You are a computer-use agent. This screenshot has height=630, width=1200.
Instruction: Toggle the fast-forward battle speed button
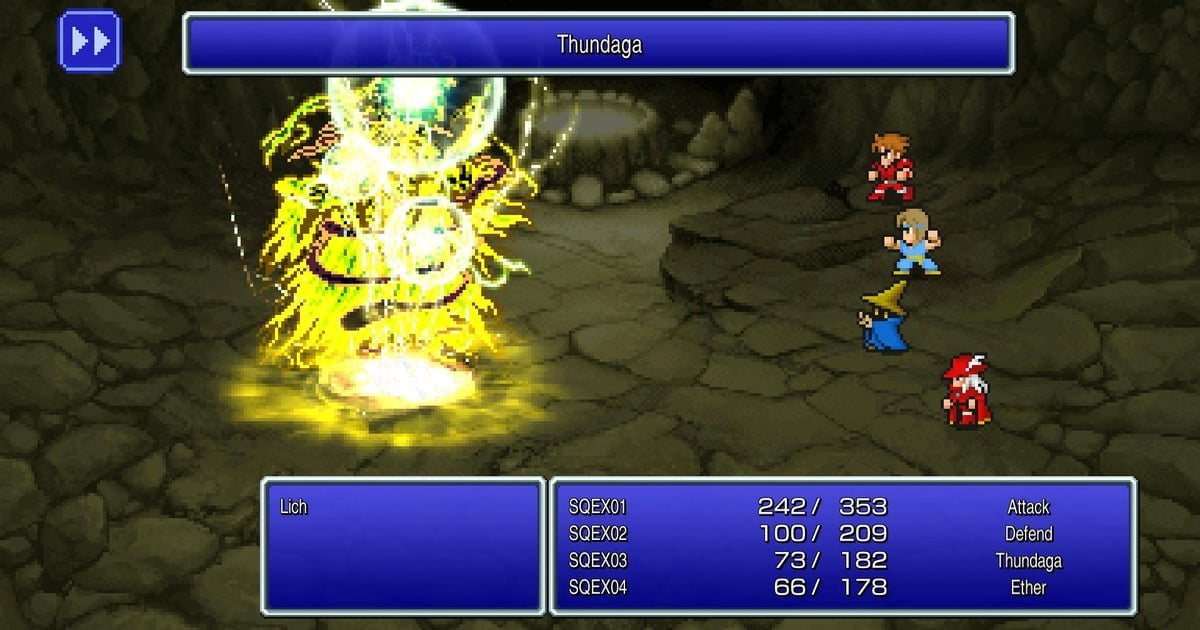(90, 41)
